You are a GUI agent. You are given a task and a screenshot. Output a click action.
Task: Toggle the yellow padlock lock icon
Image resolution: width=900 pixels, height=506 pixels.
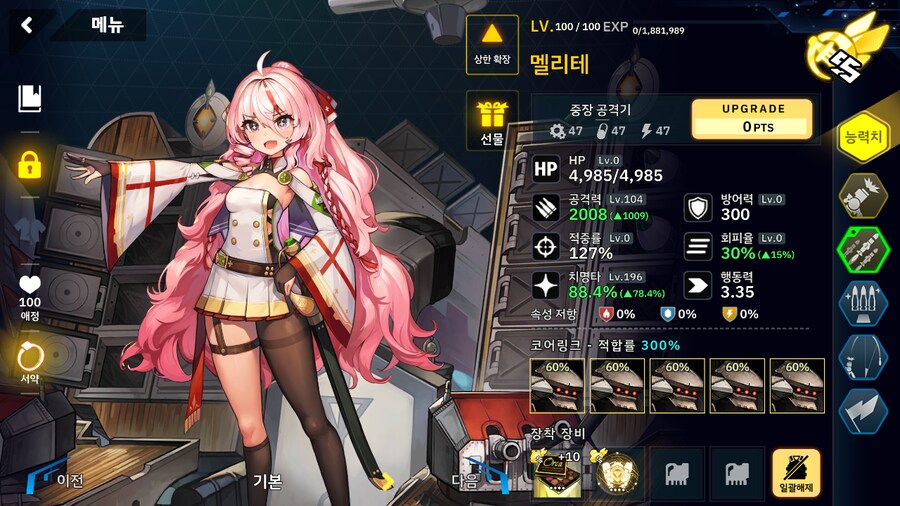pos(30,164)
